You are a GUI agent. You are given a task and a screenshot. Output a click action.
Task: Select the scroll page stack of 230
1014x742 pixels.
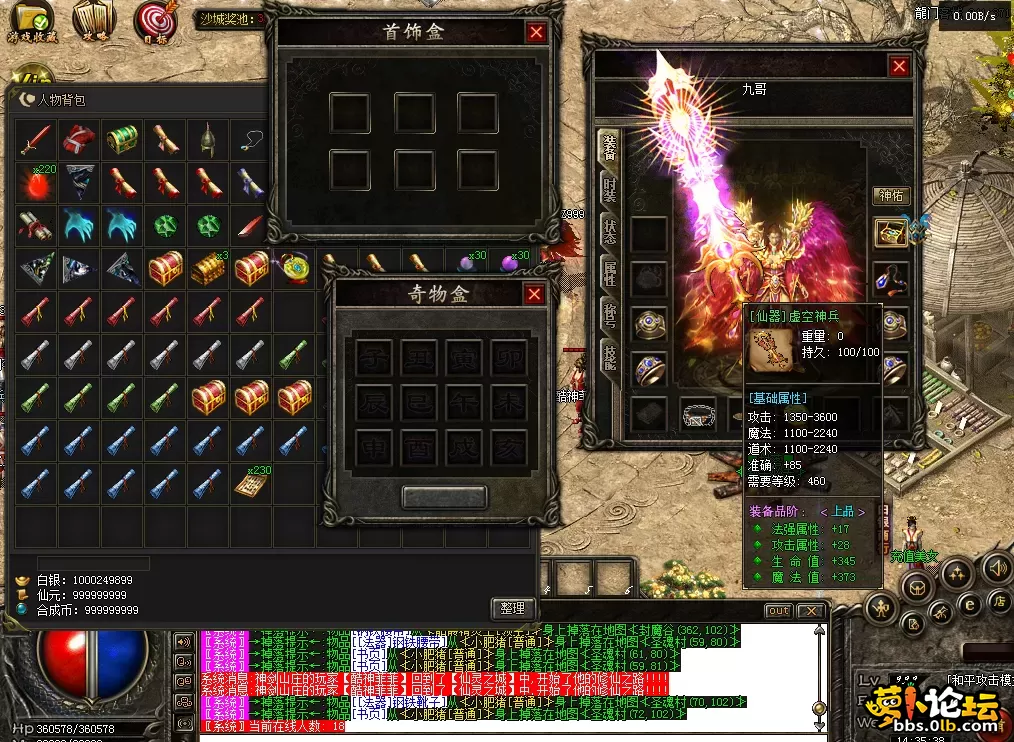click(x=250, y=484)
